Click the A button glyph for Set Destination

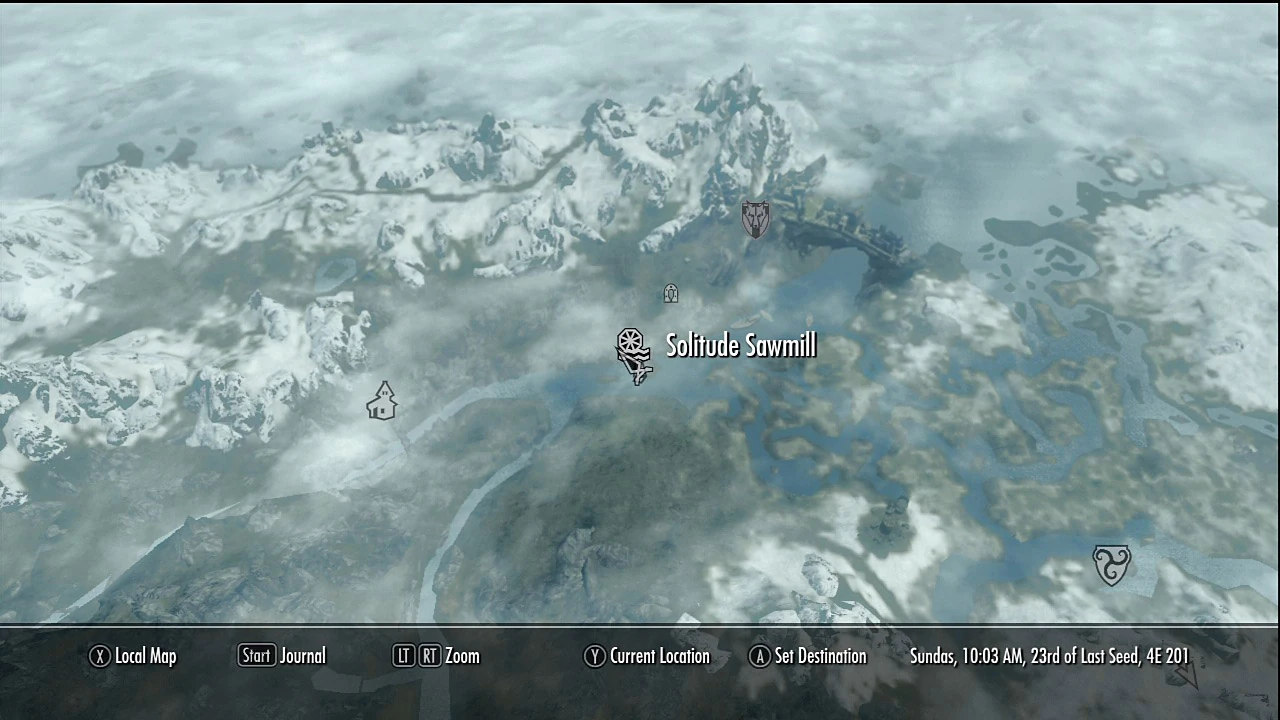tap(759, 656)
